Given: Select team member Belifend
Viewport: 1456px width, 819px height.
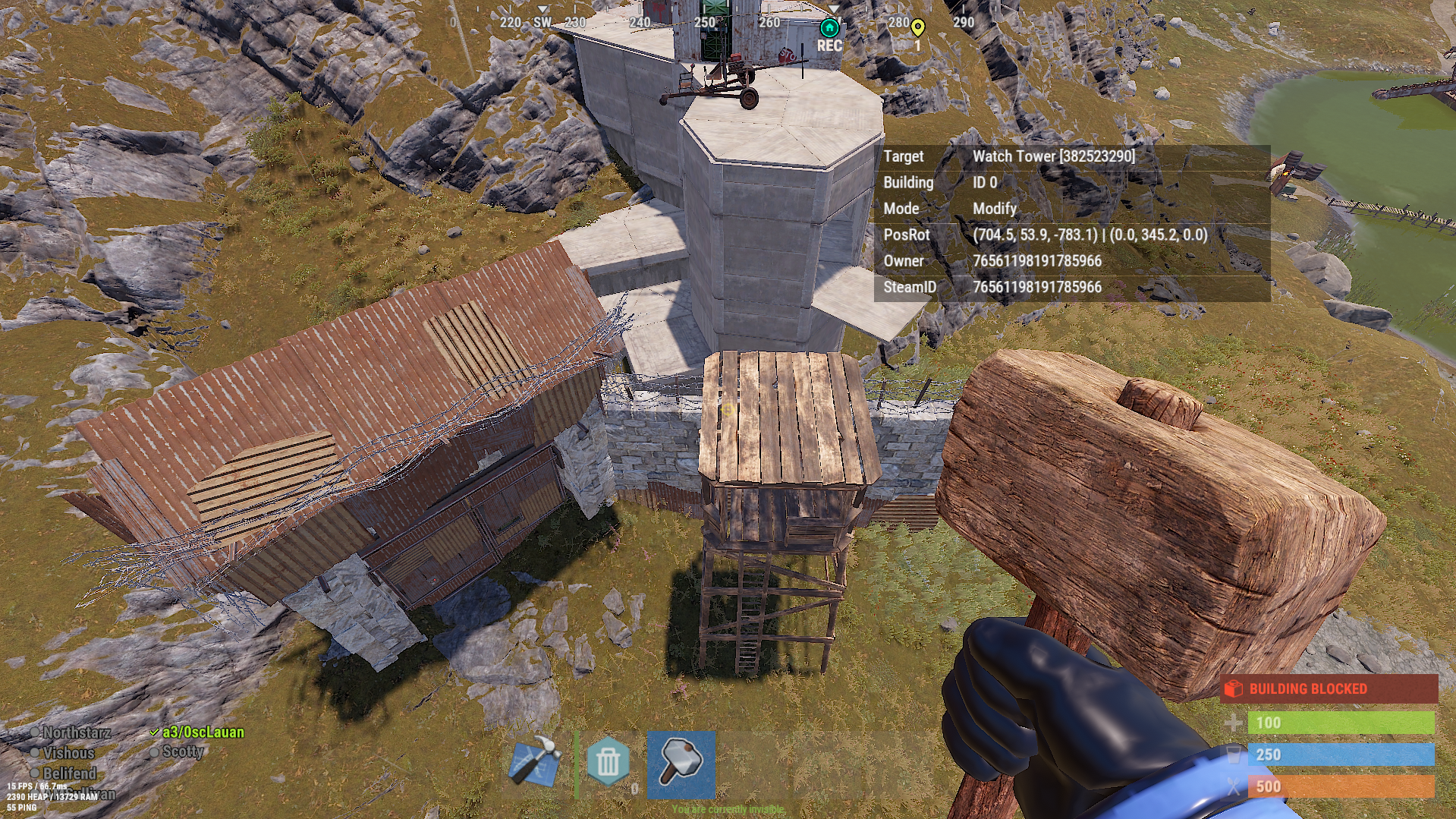Looking at the screenshot, I should click(69, 773).
